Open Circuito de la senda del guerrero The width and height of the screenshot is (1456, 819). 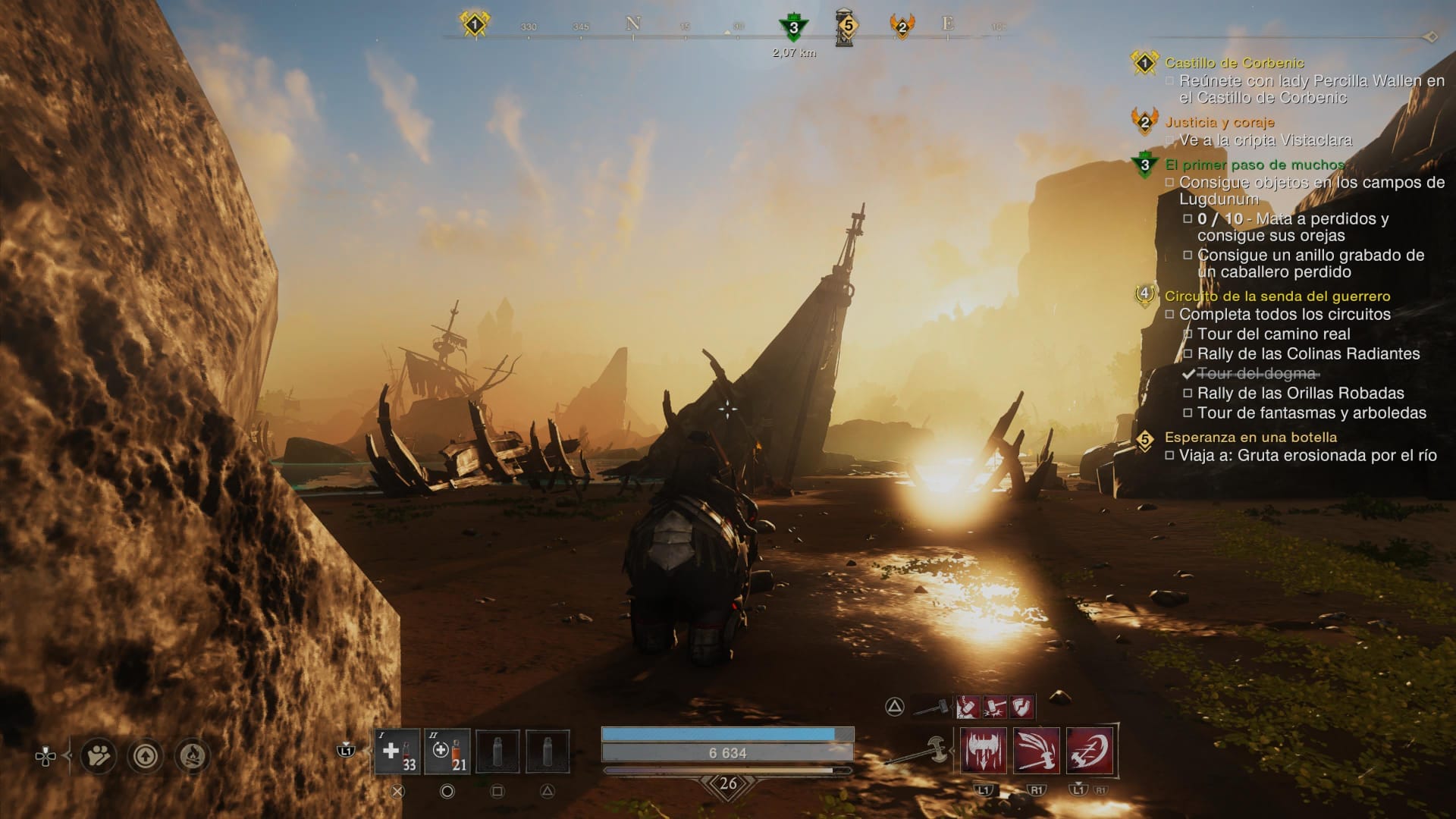point(1277,297)
